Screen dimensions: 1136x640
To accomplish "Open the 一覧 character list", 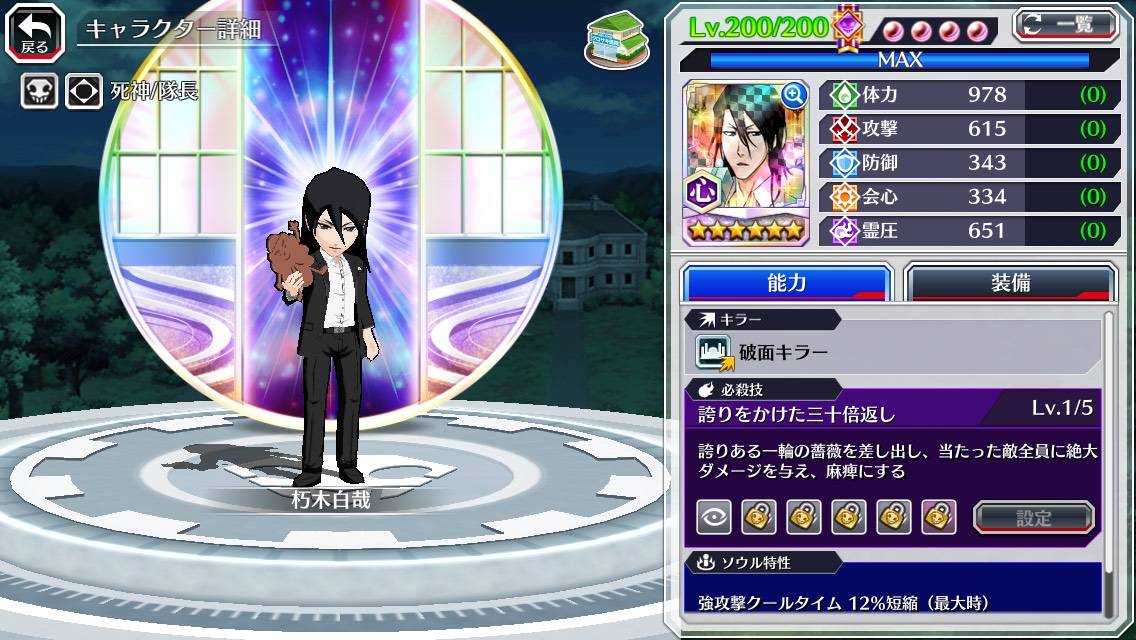I will point(1066,24).
